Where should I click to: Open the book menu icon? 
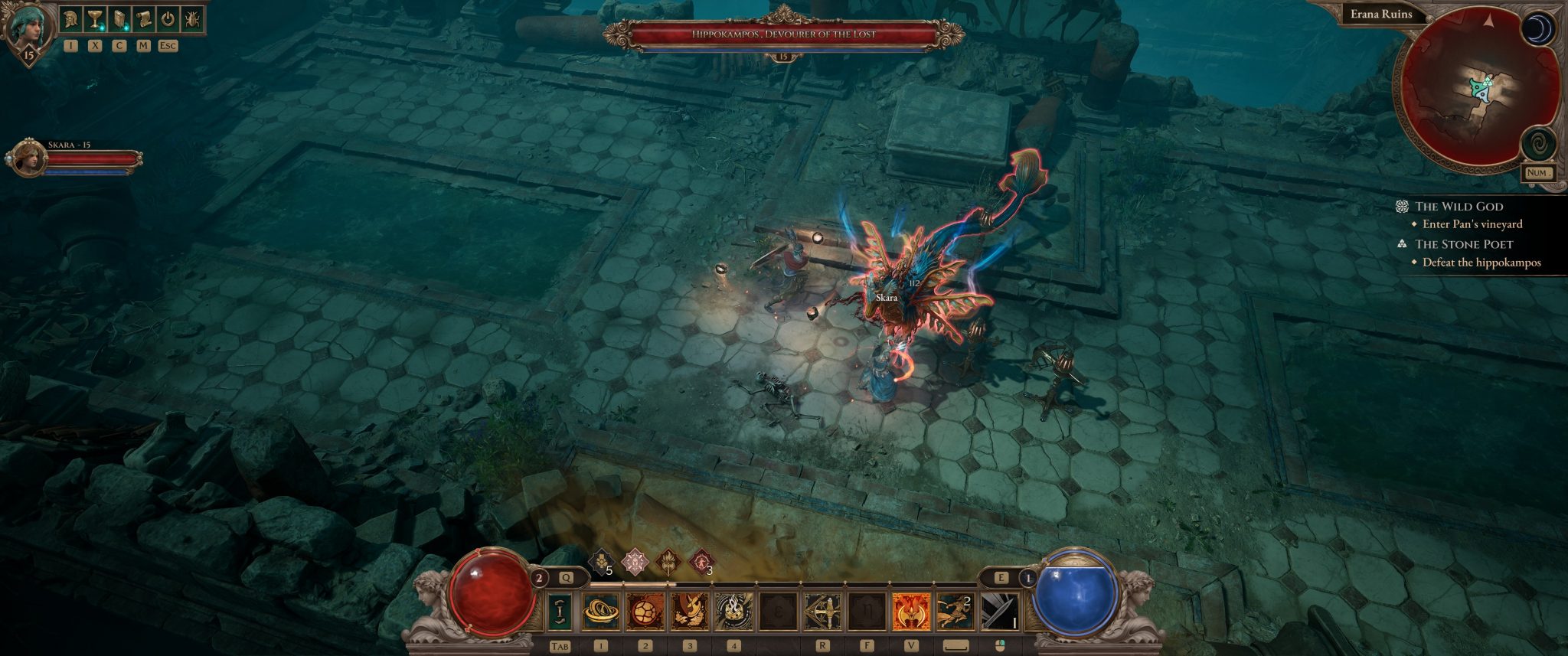point(119,19)
